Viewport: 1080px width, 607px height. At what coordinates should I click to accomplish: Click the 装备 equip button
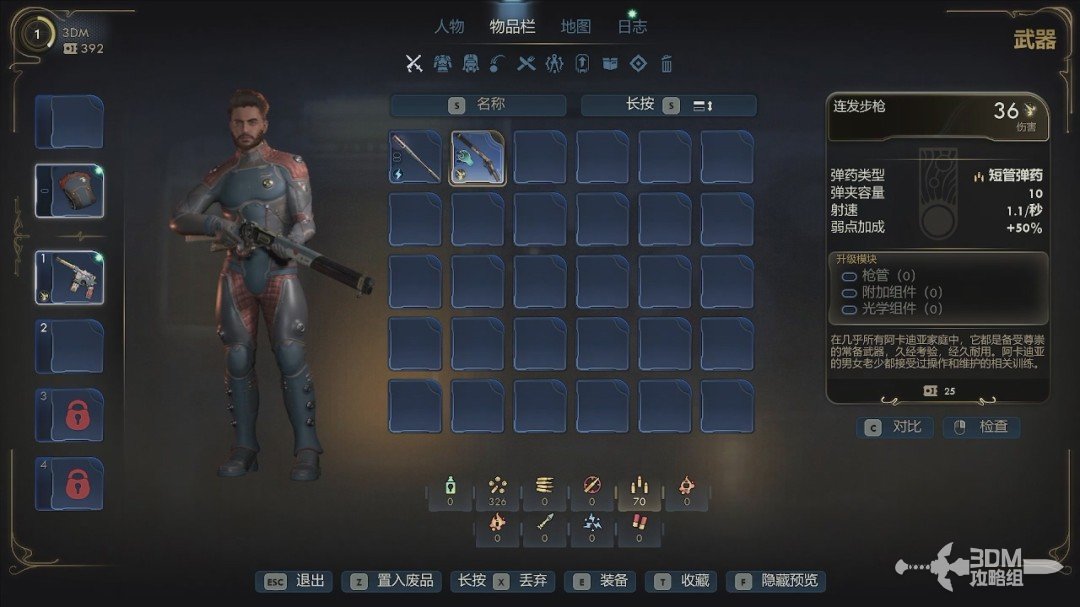pos(601,581)
